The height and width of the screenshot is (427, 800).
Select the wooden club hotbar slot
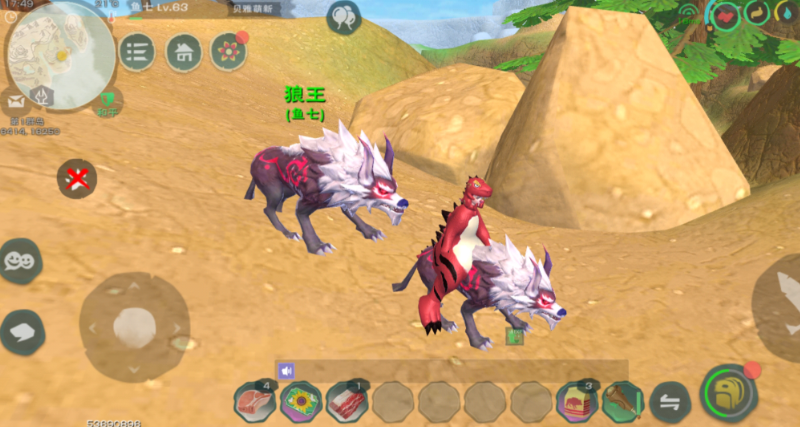coord(622,402)
